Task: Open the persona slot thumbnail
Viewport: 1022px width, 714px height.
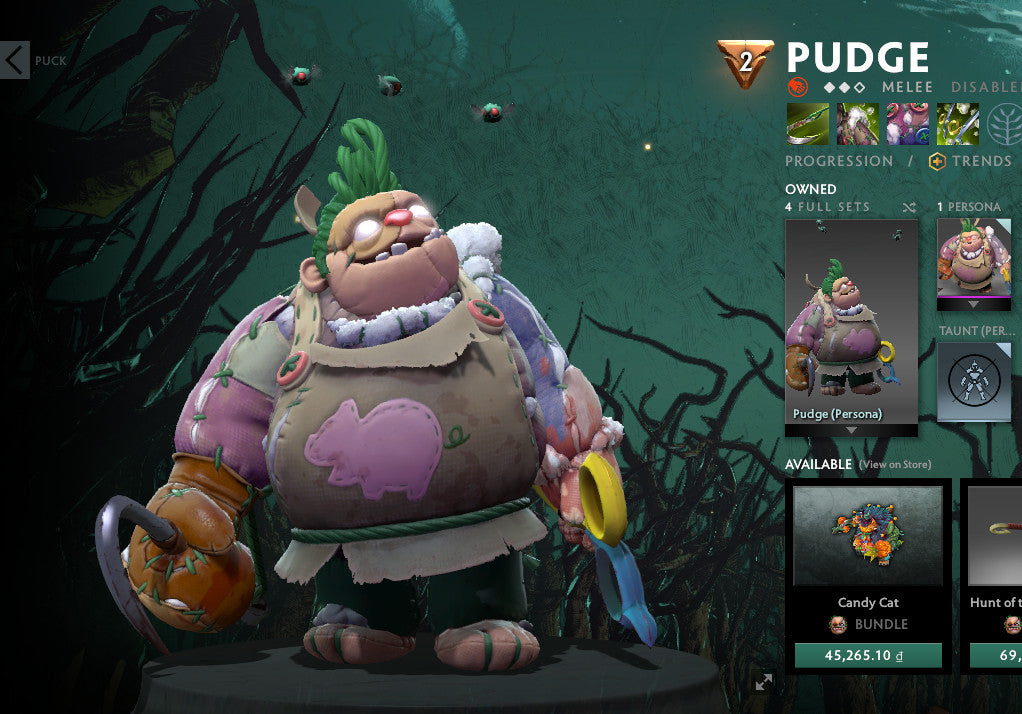Action: pos(973,259)
